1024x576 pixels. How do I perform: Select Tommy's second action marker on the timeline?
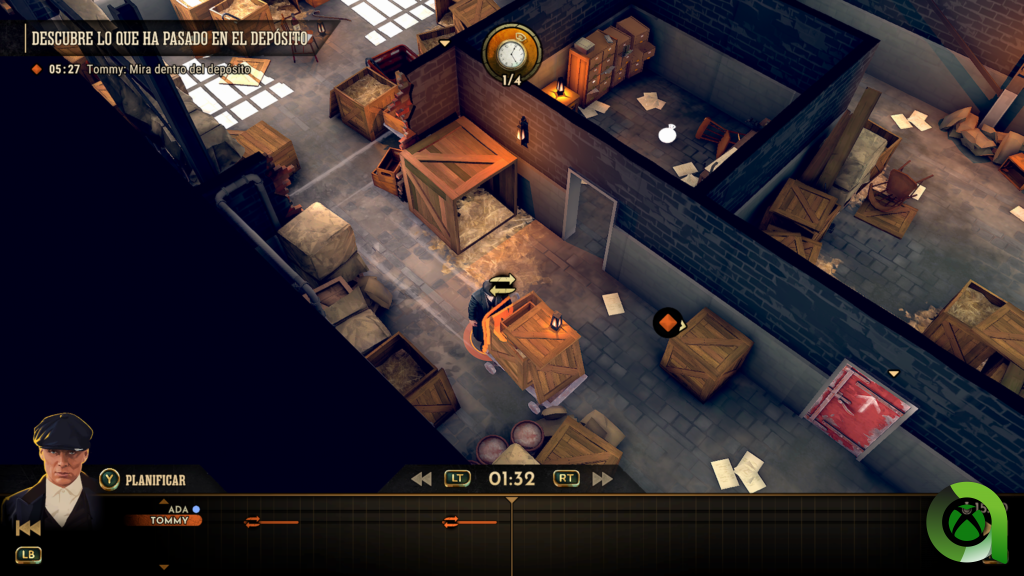pos(451,521)
